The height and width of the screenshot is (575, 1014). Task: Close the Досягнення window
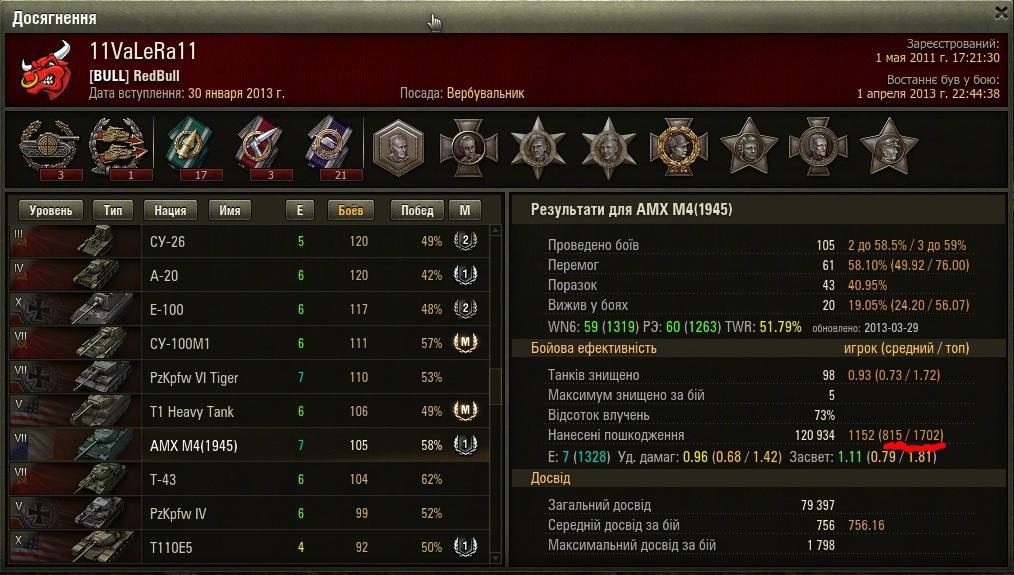point(1001,13)
